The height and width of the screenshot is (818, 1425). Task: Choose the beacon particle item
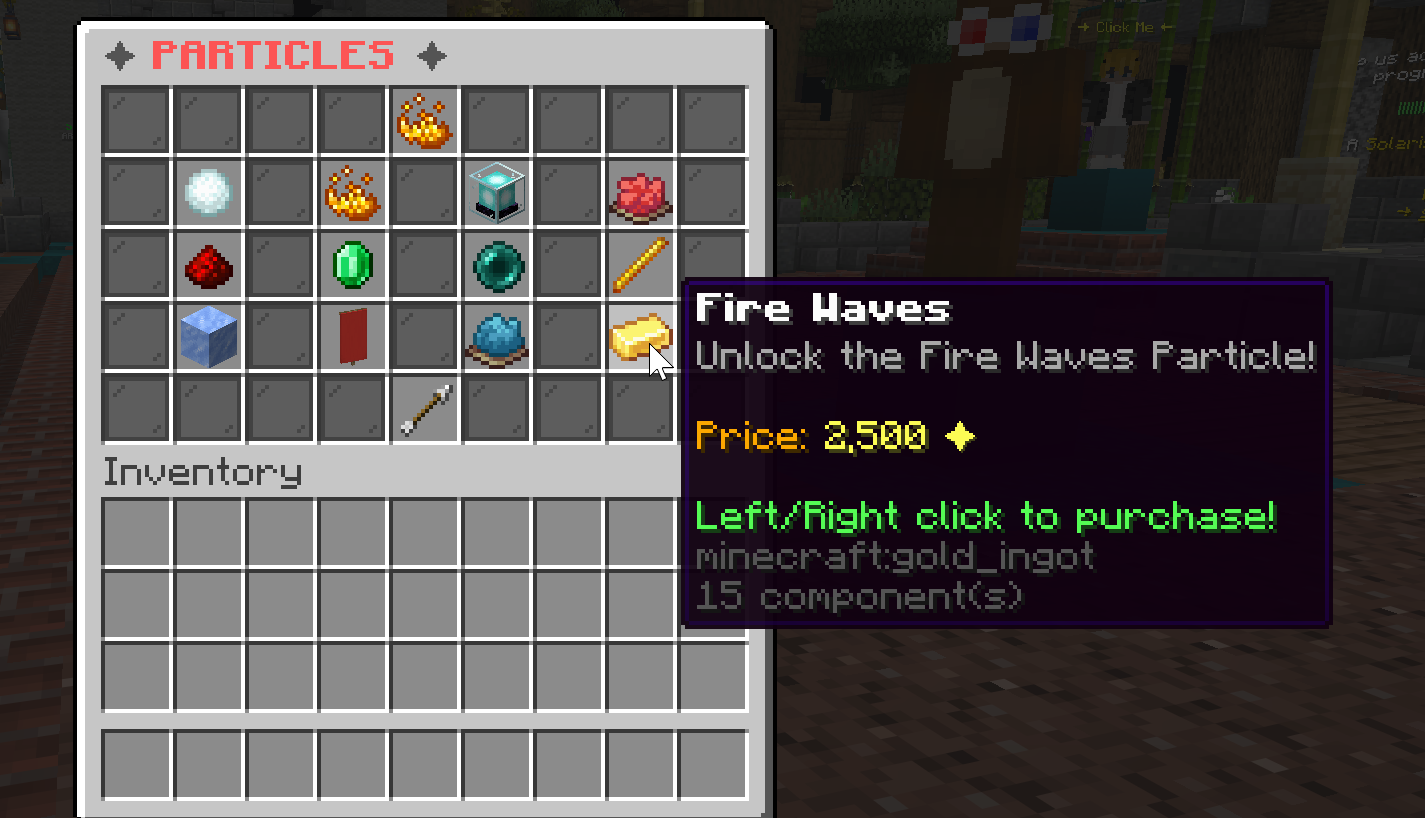pyautogui.click(x=496, y=193)
